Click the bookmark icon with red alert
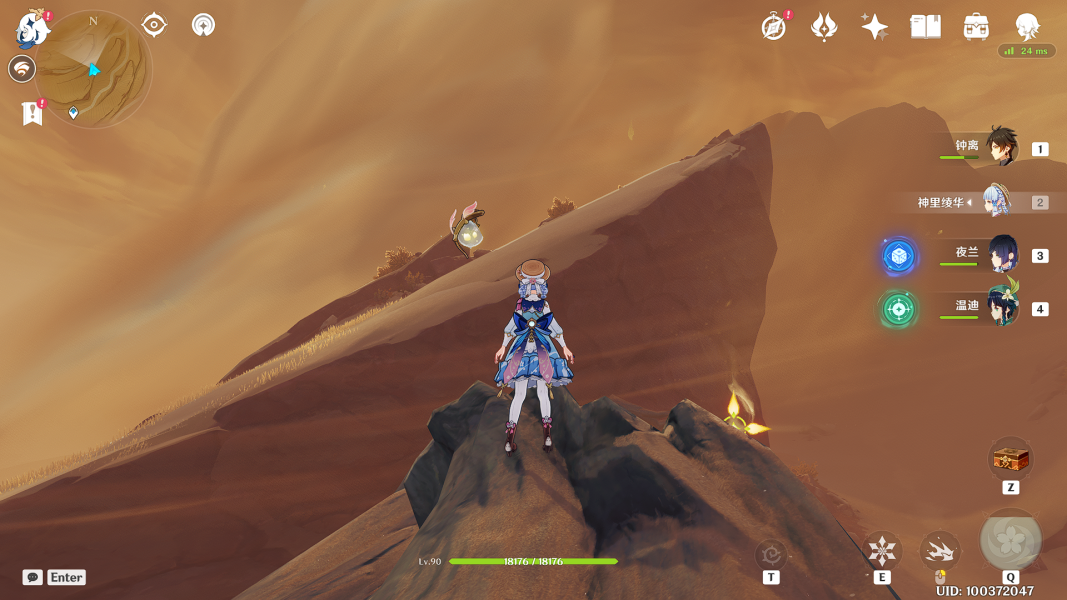The height and width of the screenshot is (600, 1067). (32, 113)
